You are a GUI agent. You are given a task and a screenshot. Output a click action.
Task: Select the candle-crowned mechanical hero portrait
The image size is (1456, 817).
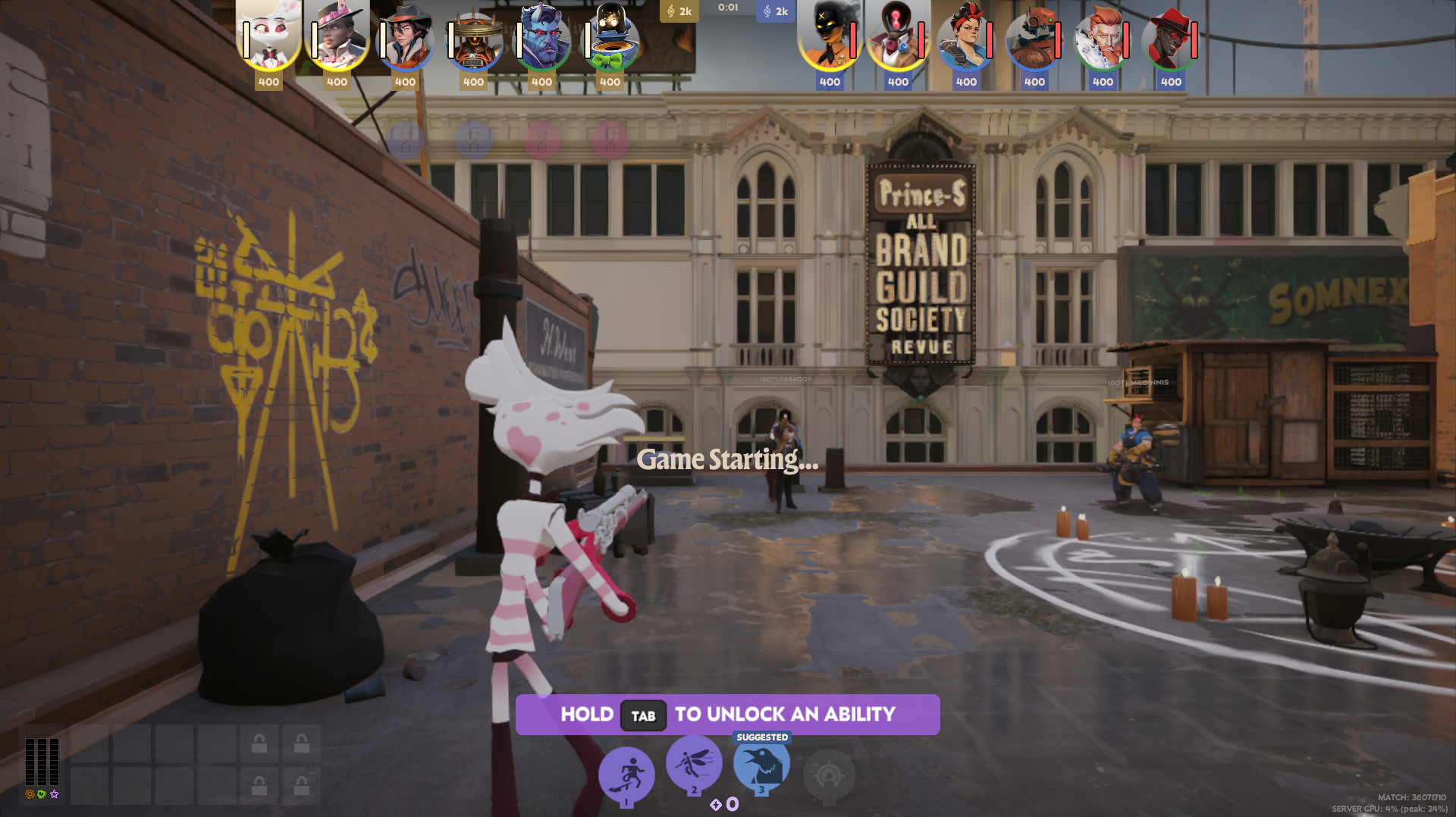tap(474, 36)
